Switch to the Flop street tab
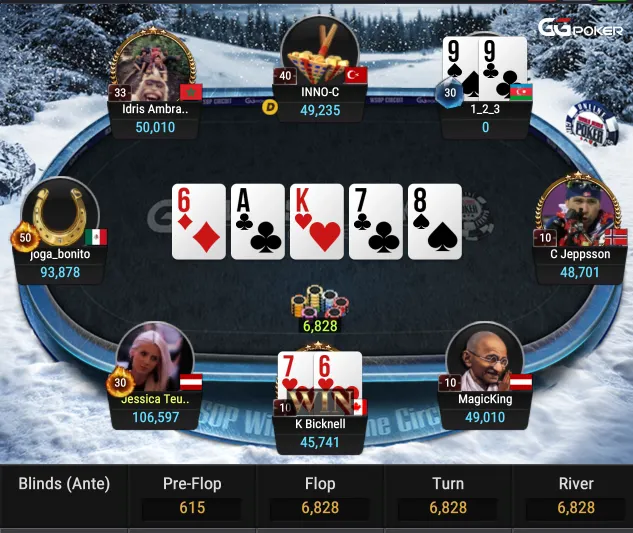 pos(320,495)
